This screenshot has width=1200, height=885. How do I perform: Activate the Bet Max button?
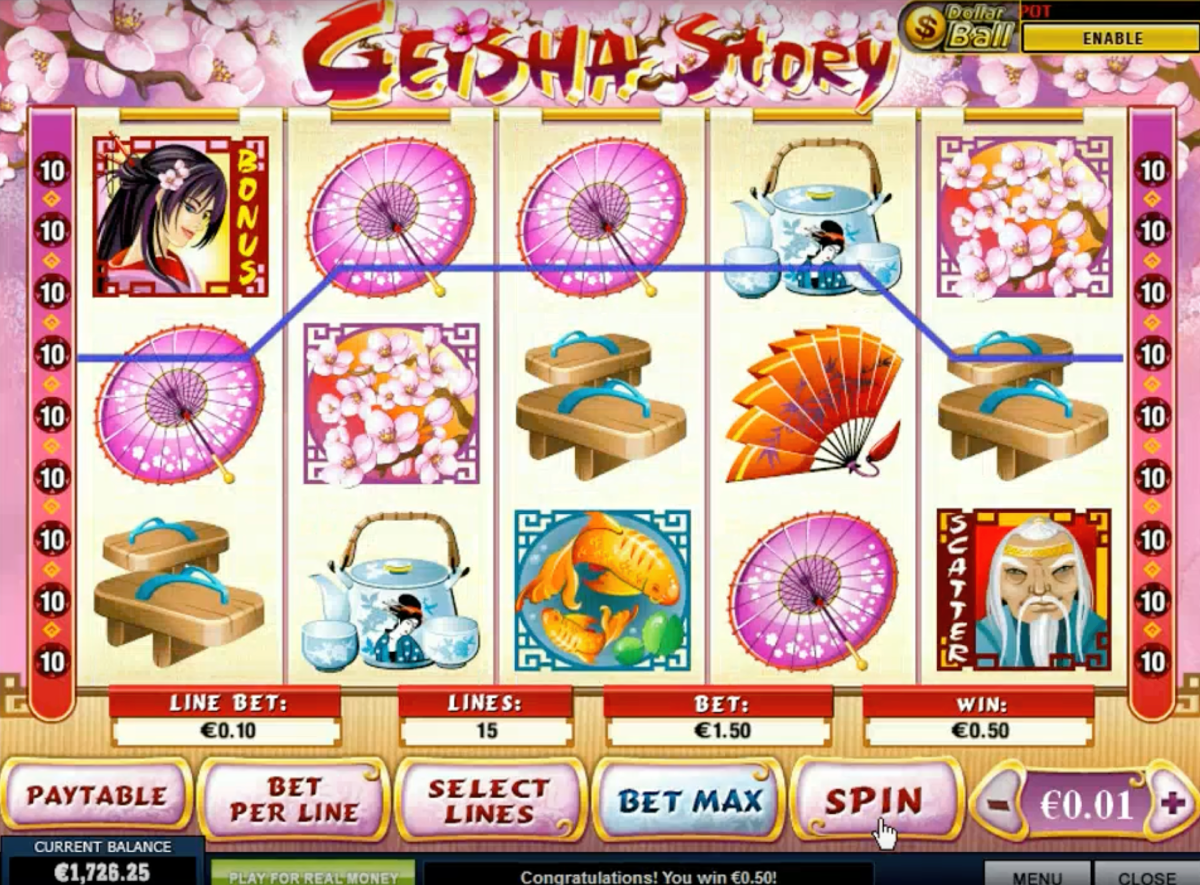pyautogui.click(x=689, y=799)
